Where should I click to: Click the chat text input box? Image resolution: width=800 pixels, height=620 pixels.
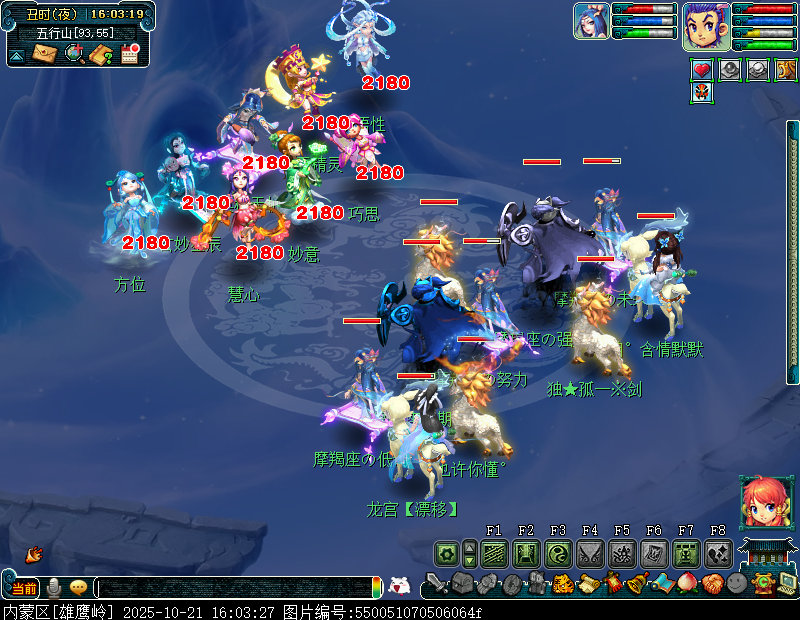click(233, 588)
